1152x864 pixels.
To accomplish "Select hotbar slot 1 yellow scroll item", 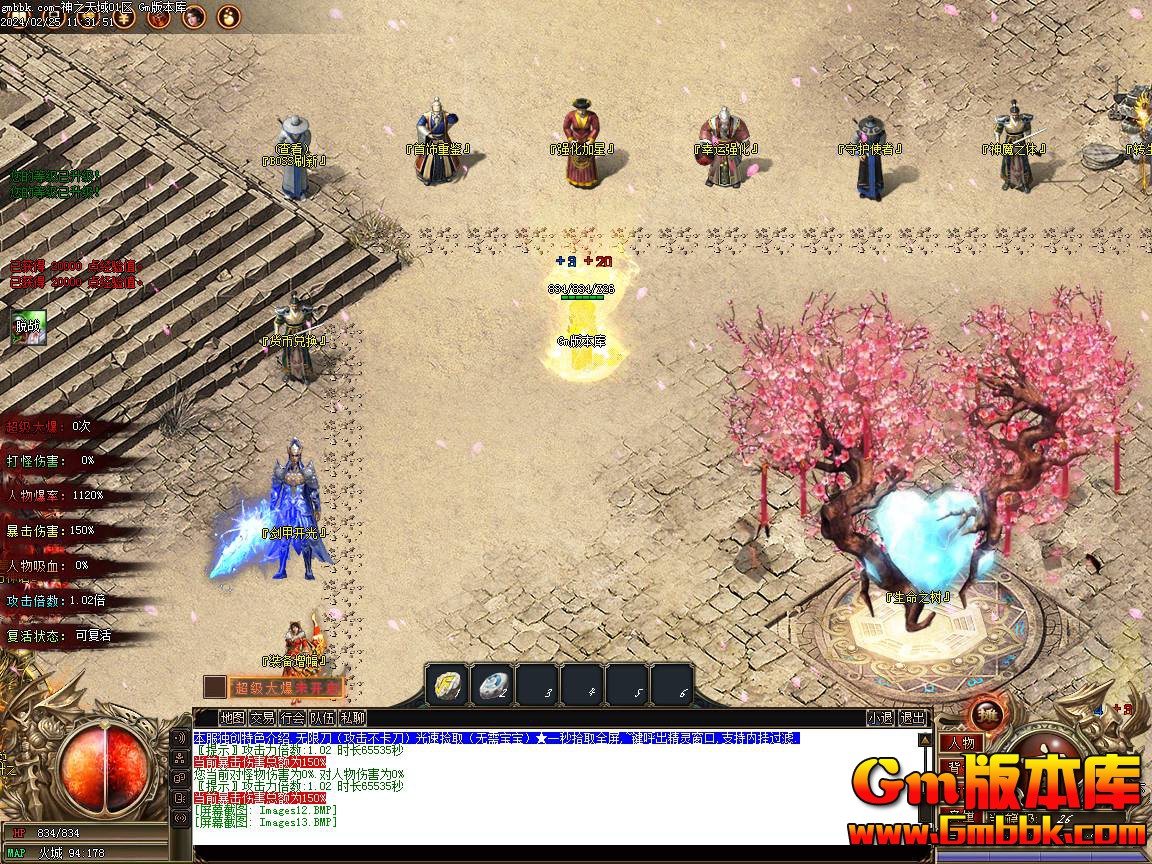I will 447,685.
